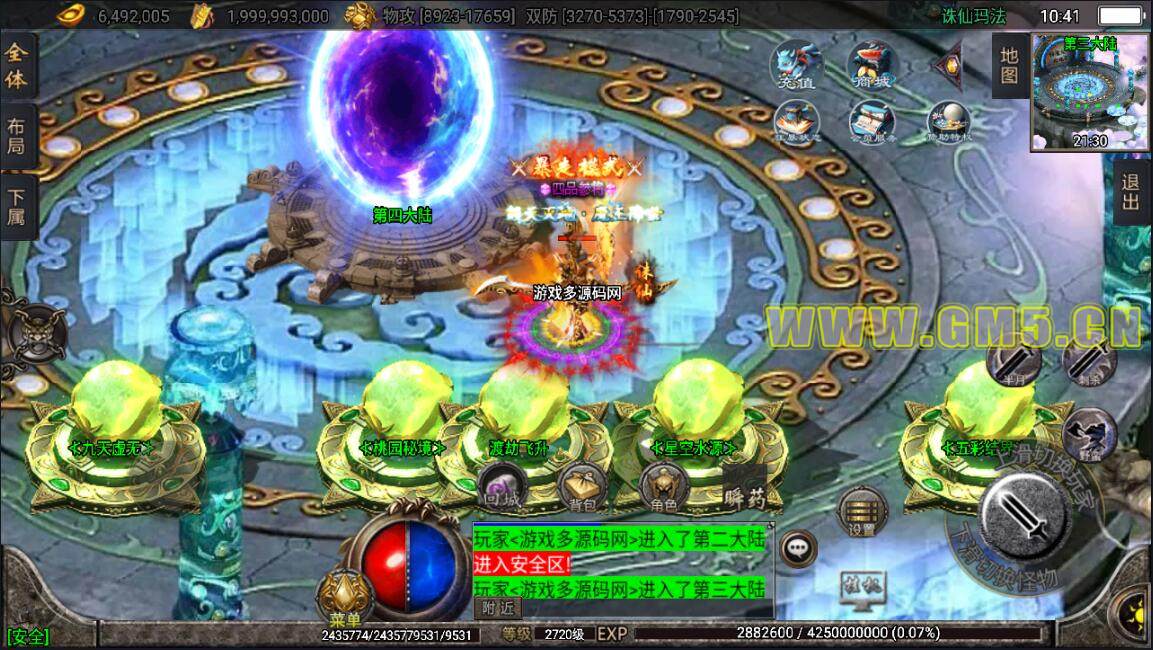Open the 地图 map button
Screen dimensions: 1153x650
tap(1009, 65)
